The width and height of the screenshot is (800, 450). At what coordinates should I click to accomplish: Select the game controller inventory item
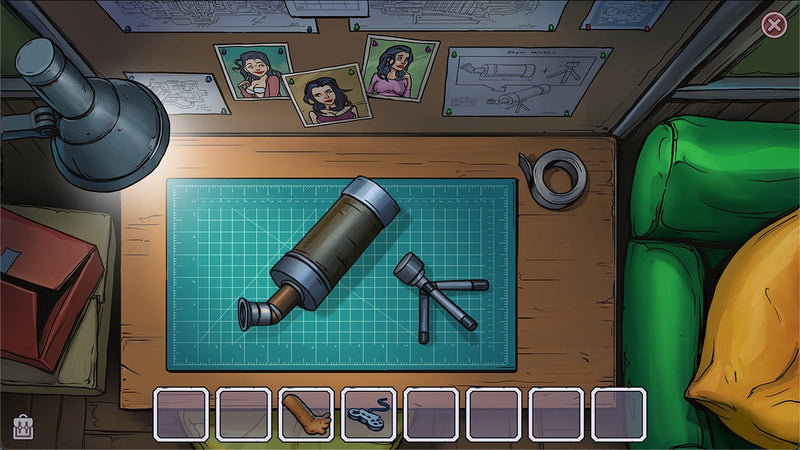pyautogui.click(x=368, y=414)
